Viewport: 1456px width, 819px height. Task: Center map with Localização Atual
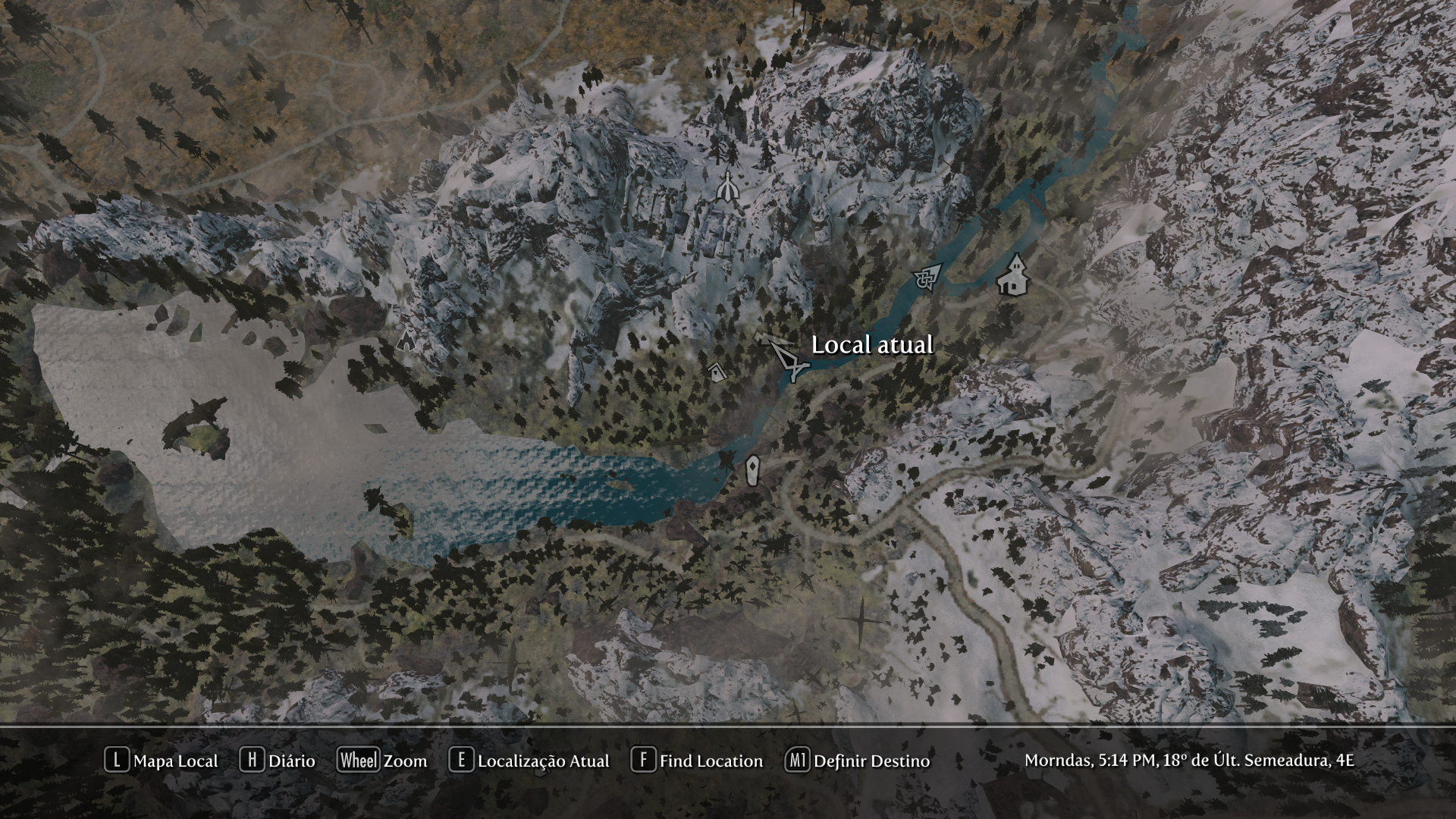pos(529,761)
